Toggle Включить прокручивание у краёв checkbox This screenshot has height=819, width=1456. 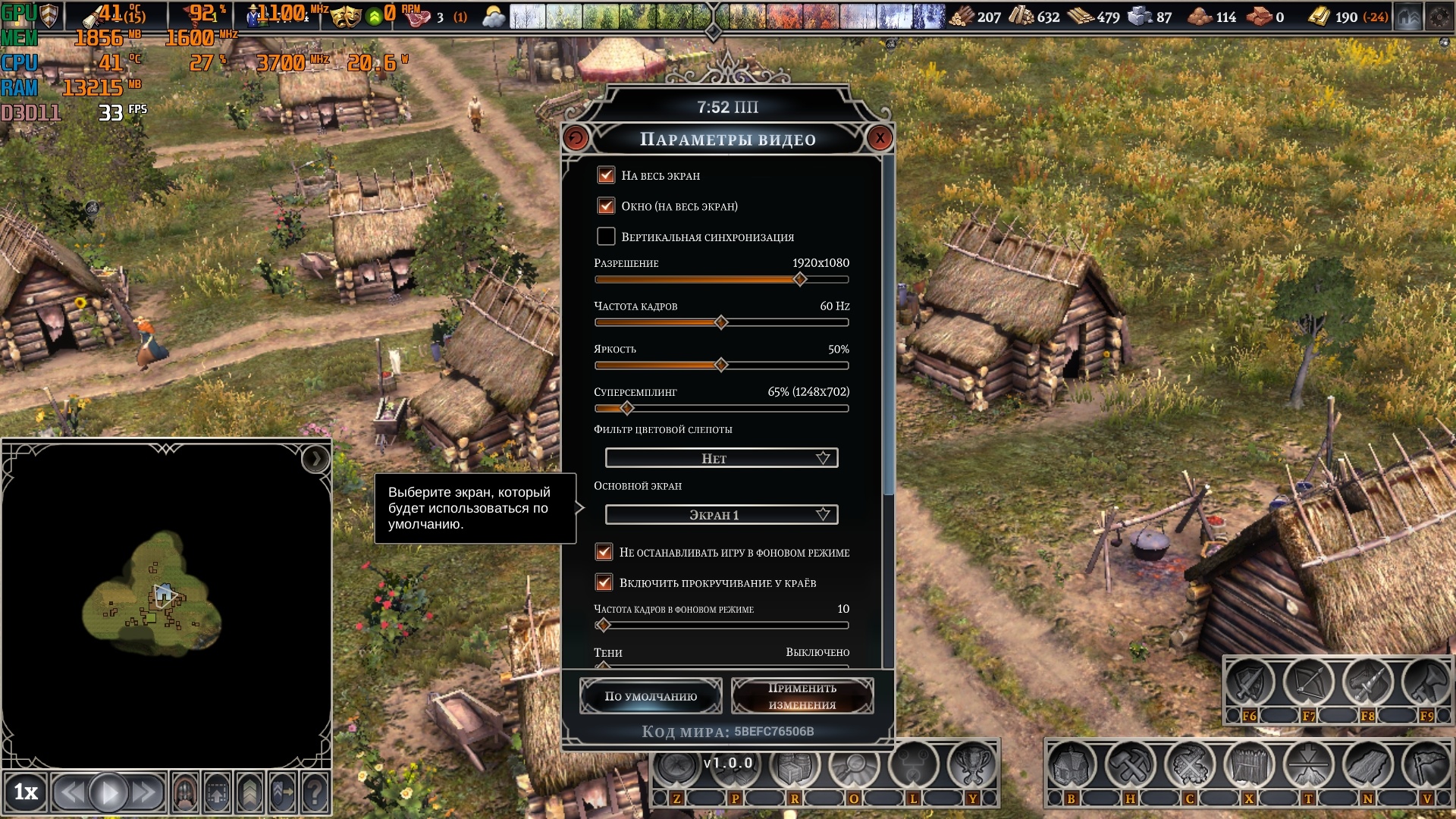[604, 582]
